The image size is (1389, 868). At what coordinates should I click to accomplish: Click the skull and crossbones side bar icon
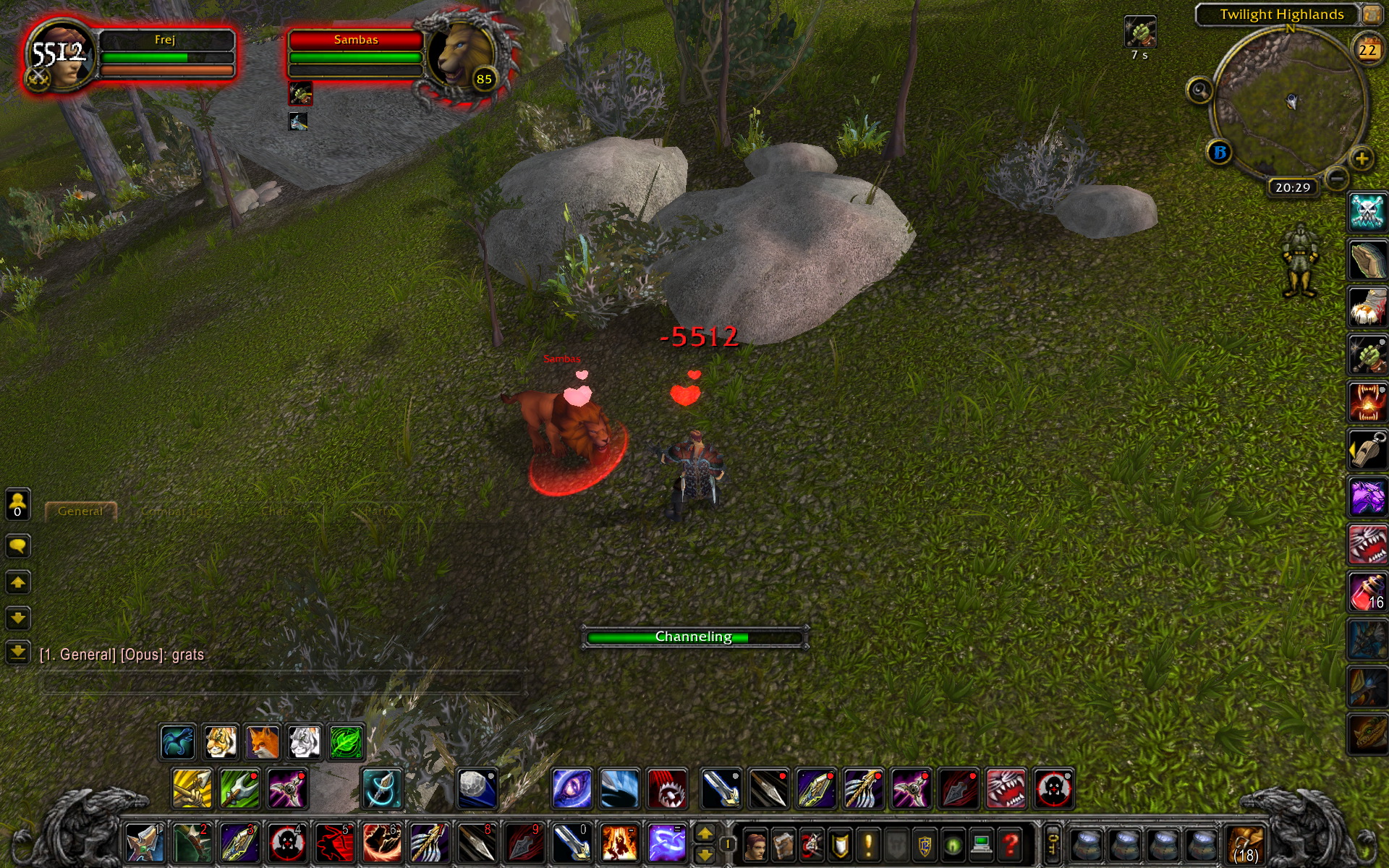[1367, 213]
